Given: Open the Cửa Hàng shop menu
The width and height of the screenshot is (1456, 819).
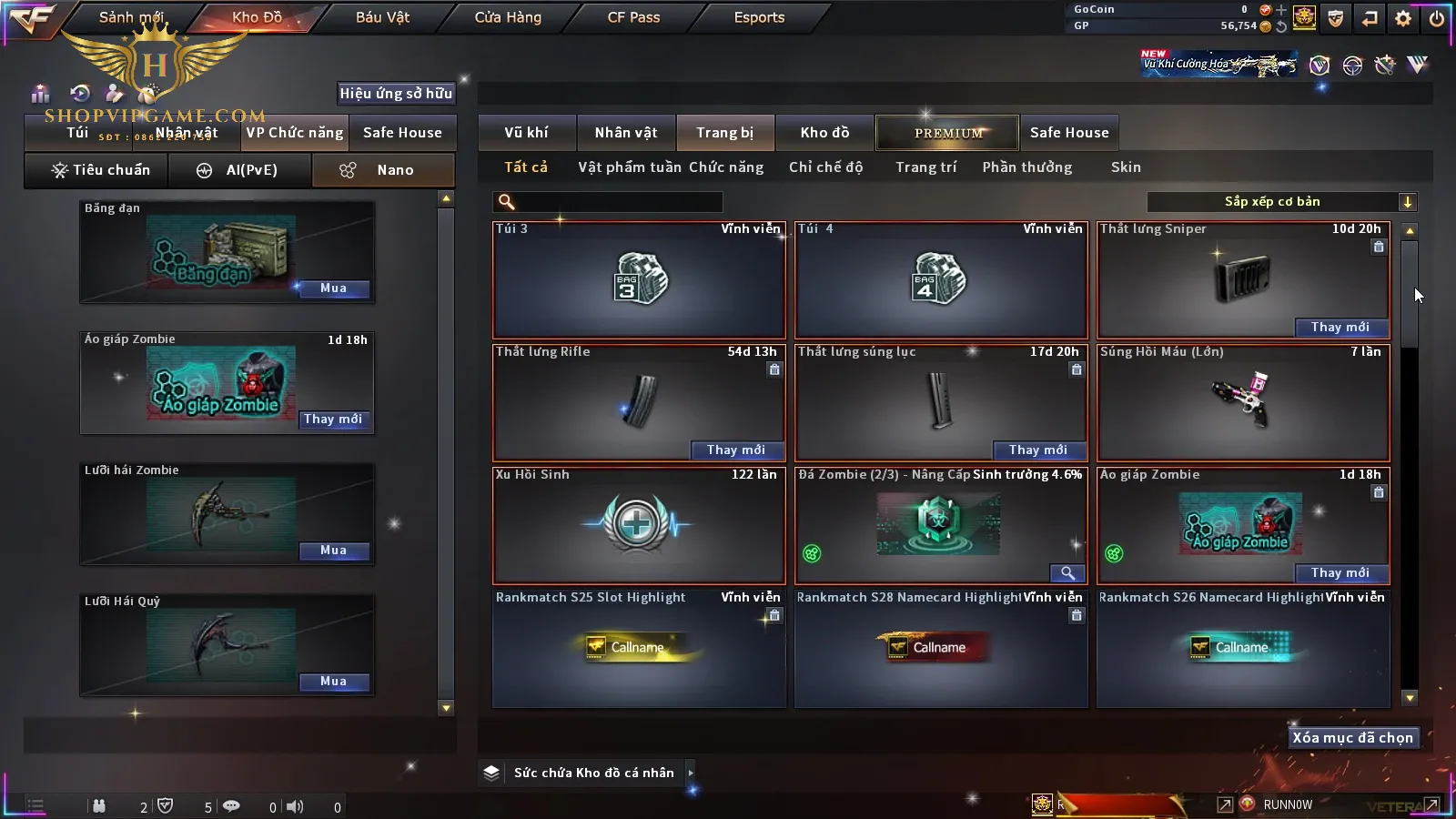Looking at the screenshot, I should coord(508,17).
